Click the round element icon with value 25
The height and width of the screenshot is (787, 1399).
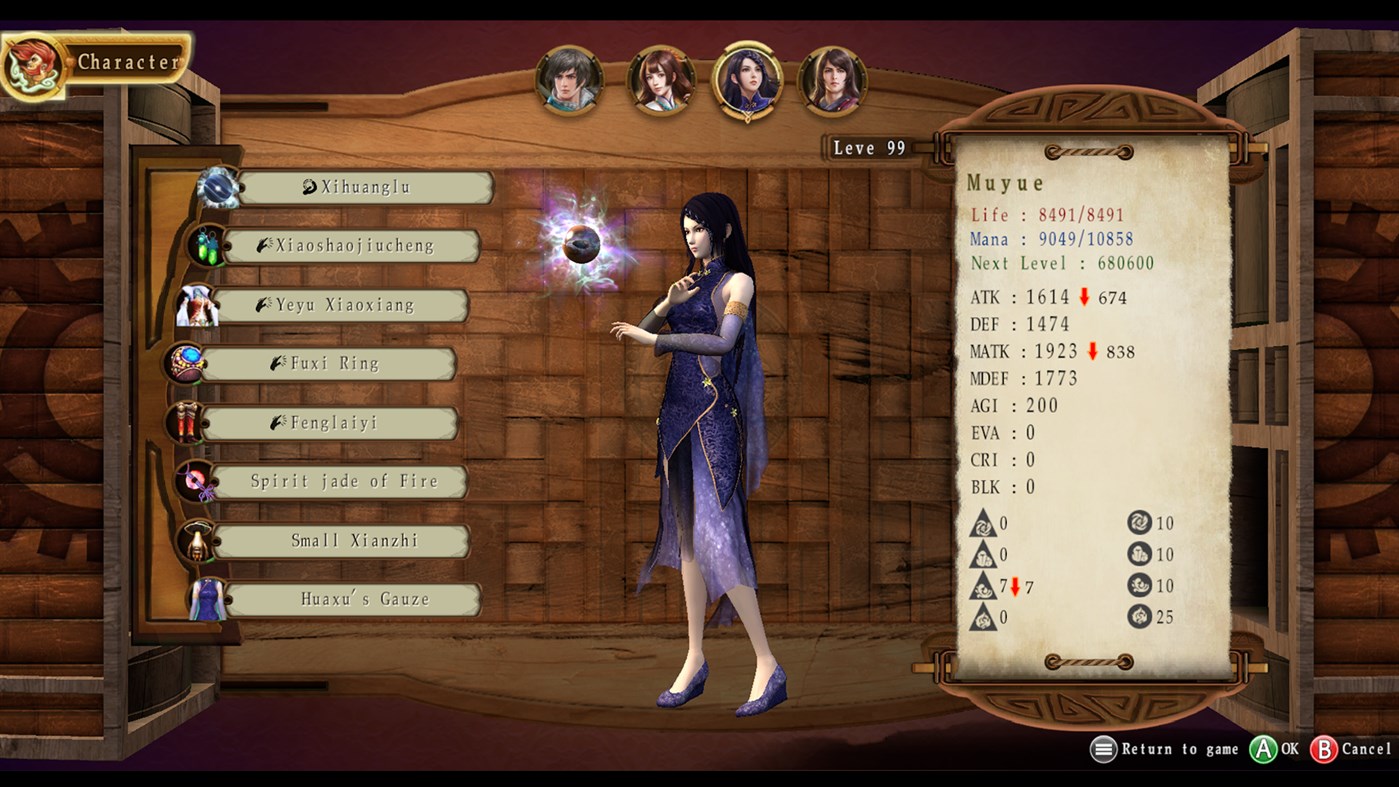(1139, 617)
